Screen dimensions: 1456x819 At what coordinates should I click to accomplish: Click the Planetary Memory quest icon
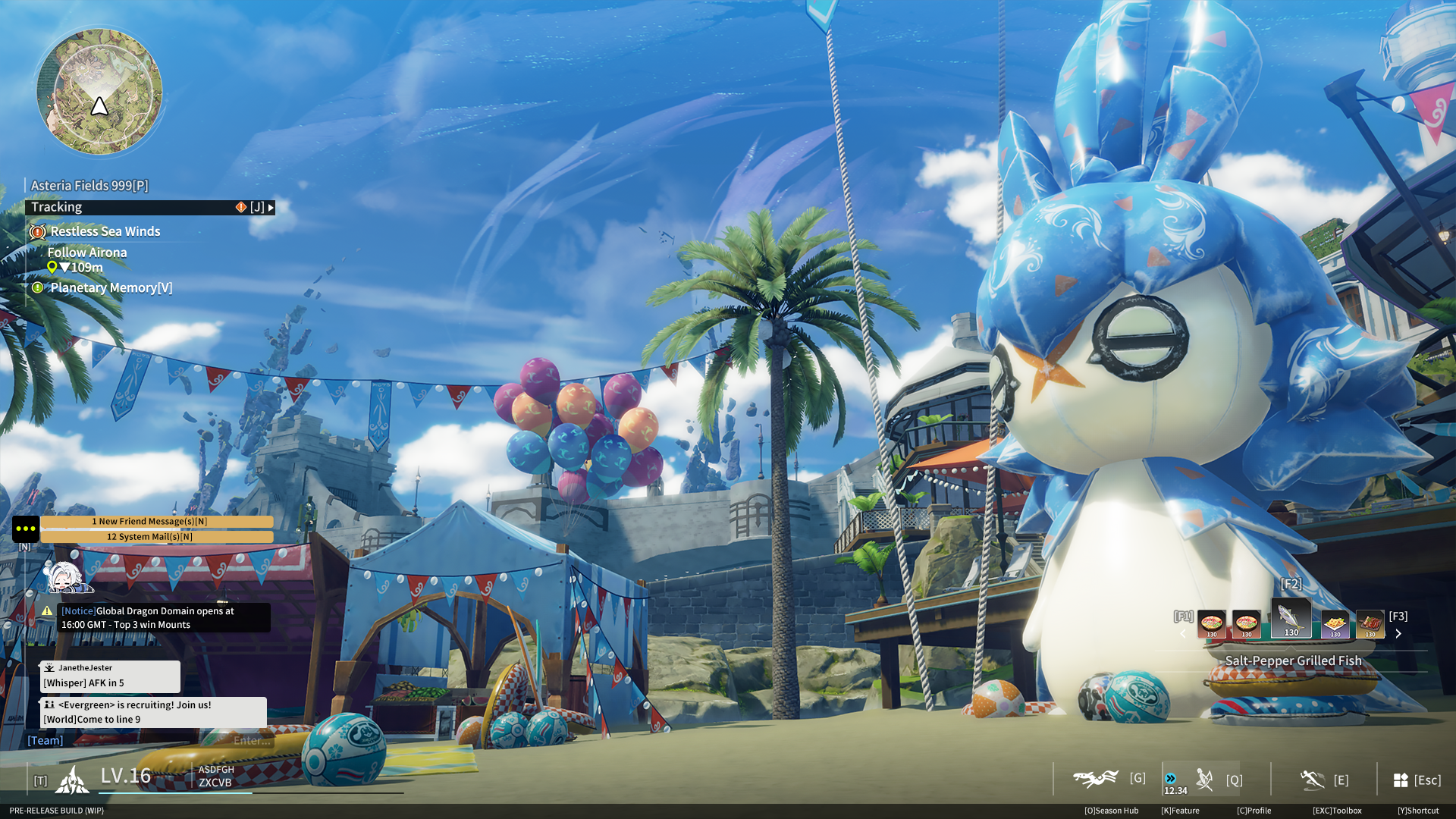point(37,287)
